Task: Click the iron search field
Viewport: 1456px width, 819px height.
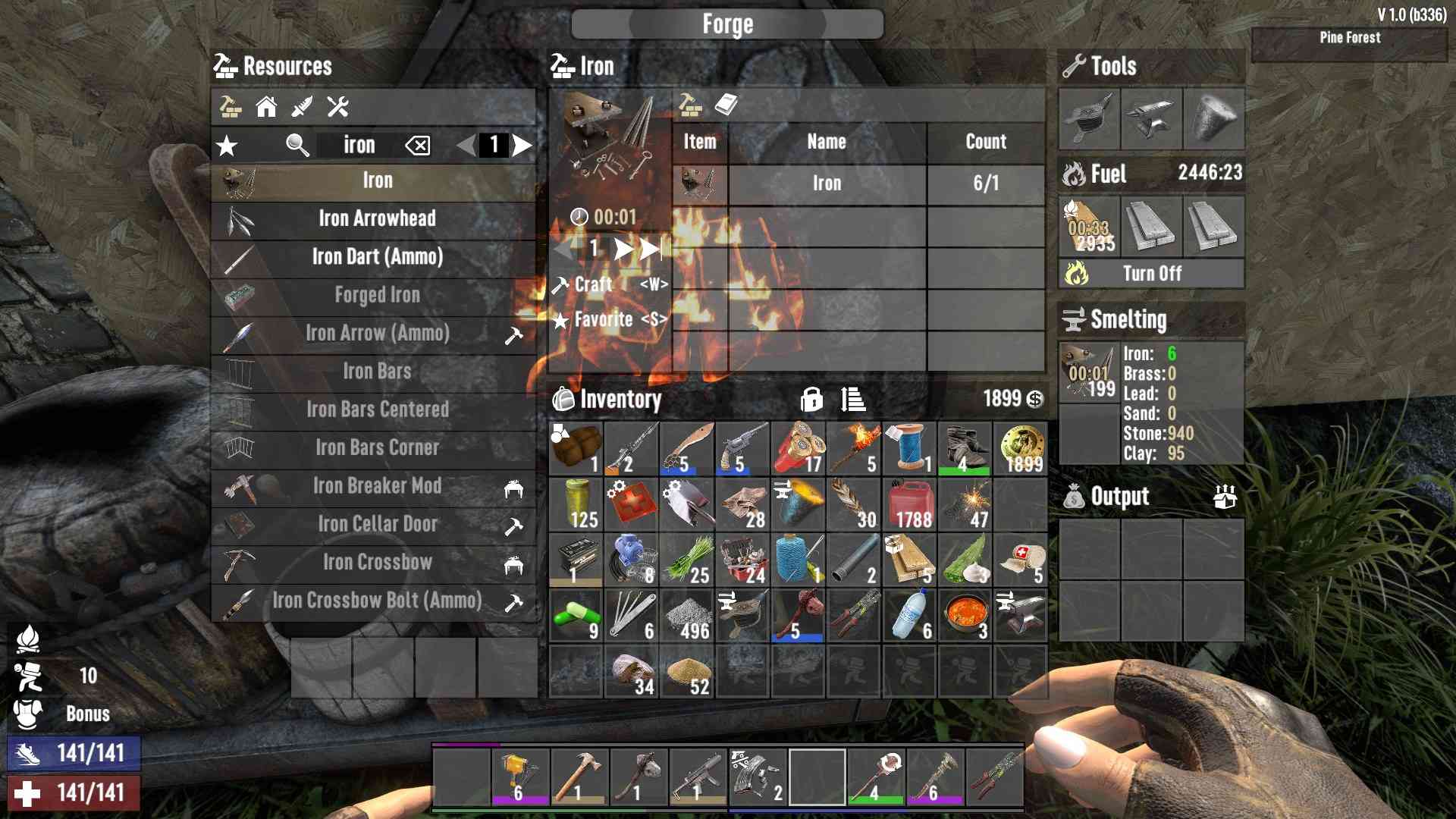Action: [x=359, y=146]
